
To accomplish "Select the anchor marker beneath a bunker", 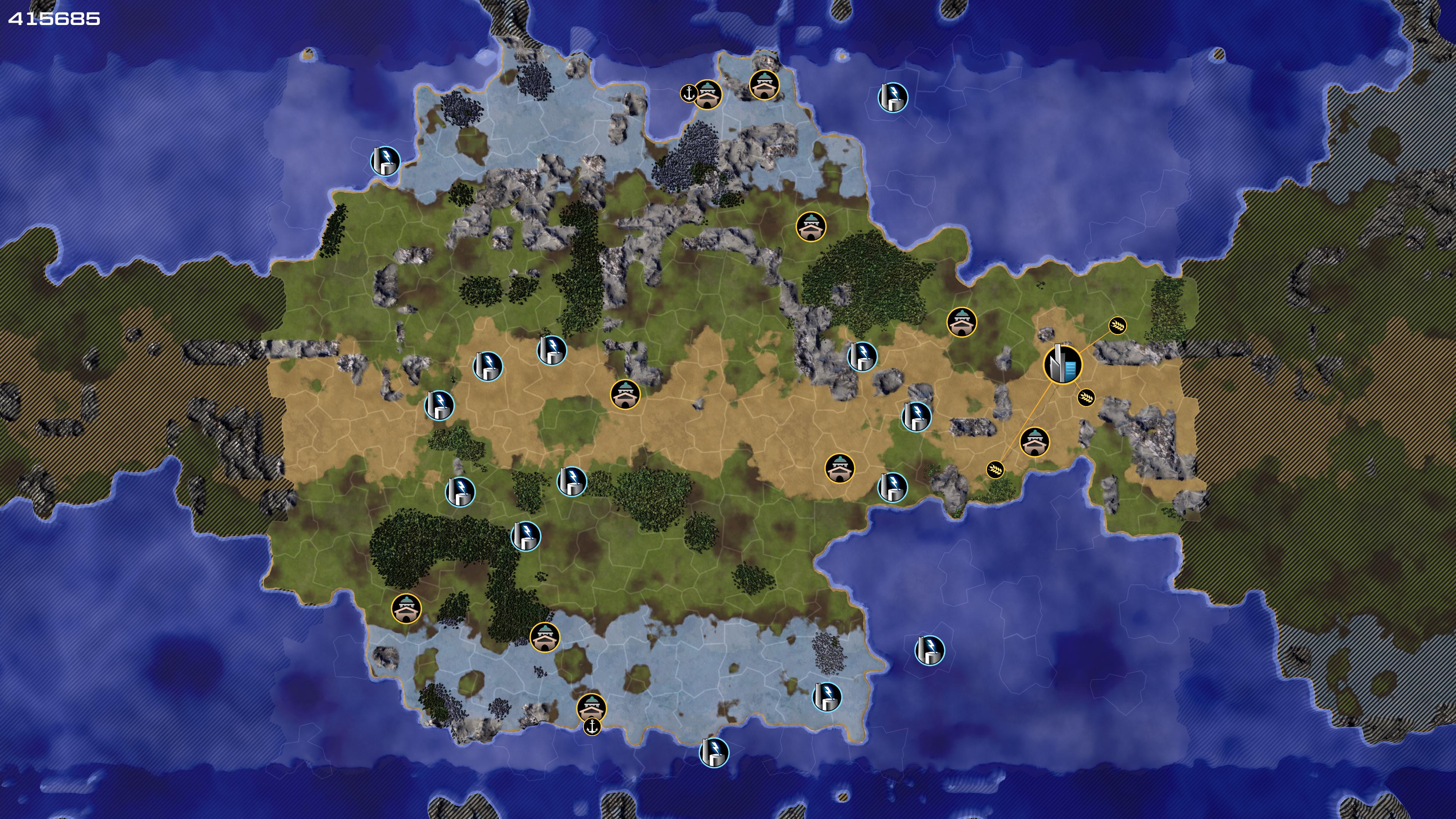I will 592,727.
